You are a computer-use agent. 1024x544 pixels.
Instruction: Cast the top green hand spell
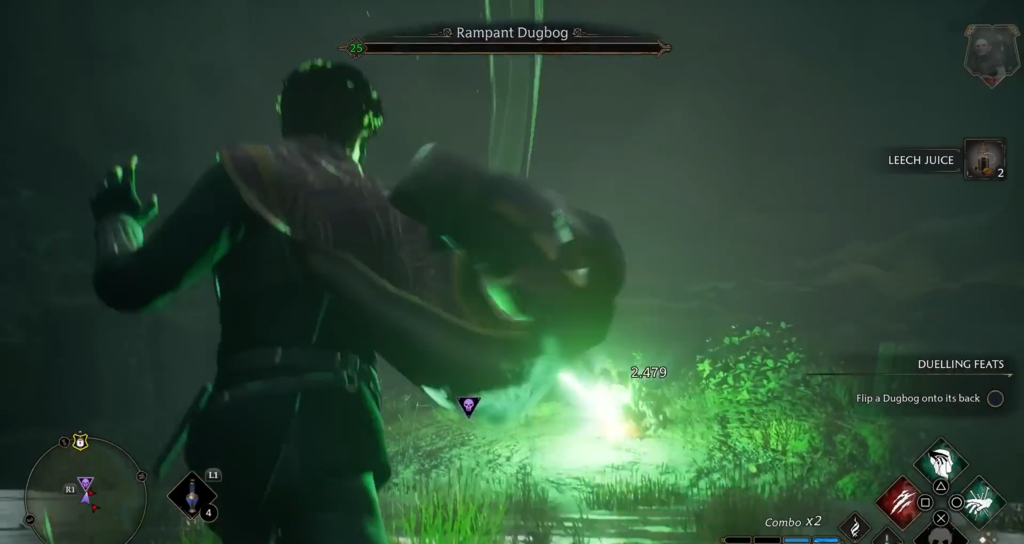pos(940,462)
